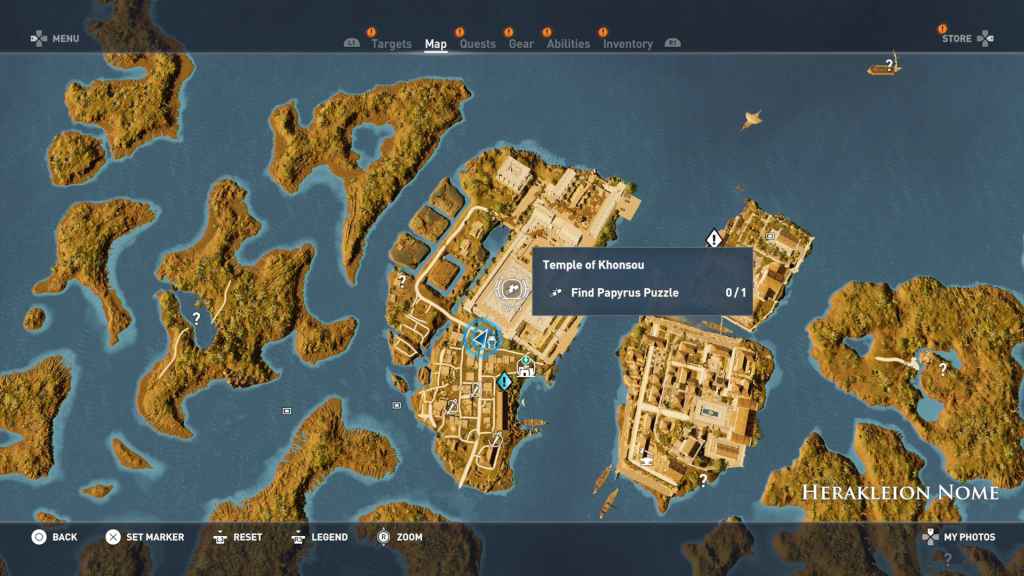Switch to the Targets tab

(x=390, y=44)
